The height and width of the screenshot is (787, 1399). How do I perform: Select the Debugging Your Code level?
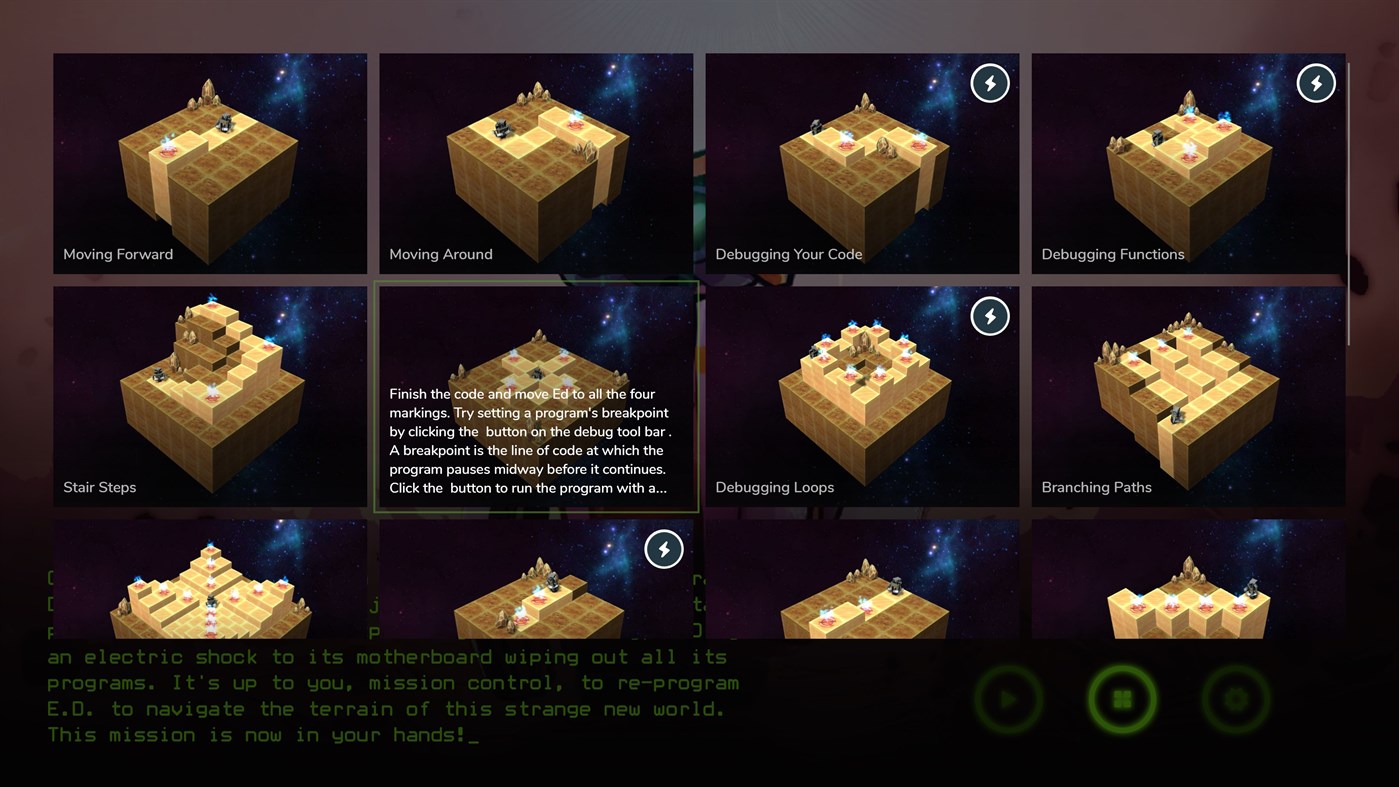click(862, 163)
